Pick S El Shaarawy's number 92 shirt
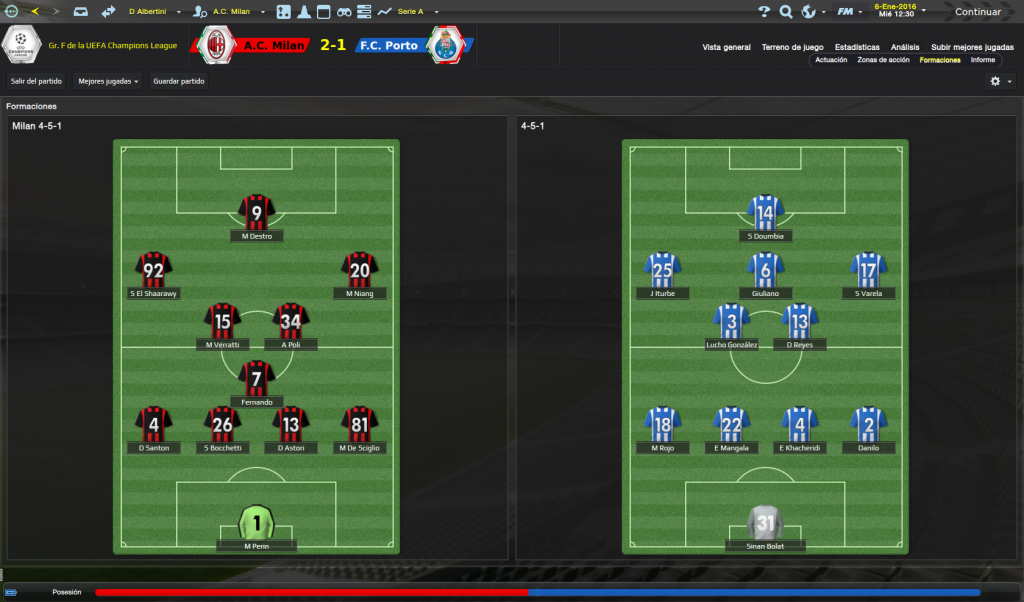 tap(154, 269)
